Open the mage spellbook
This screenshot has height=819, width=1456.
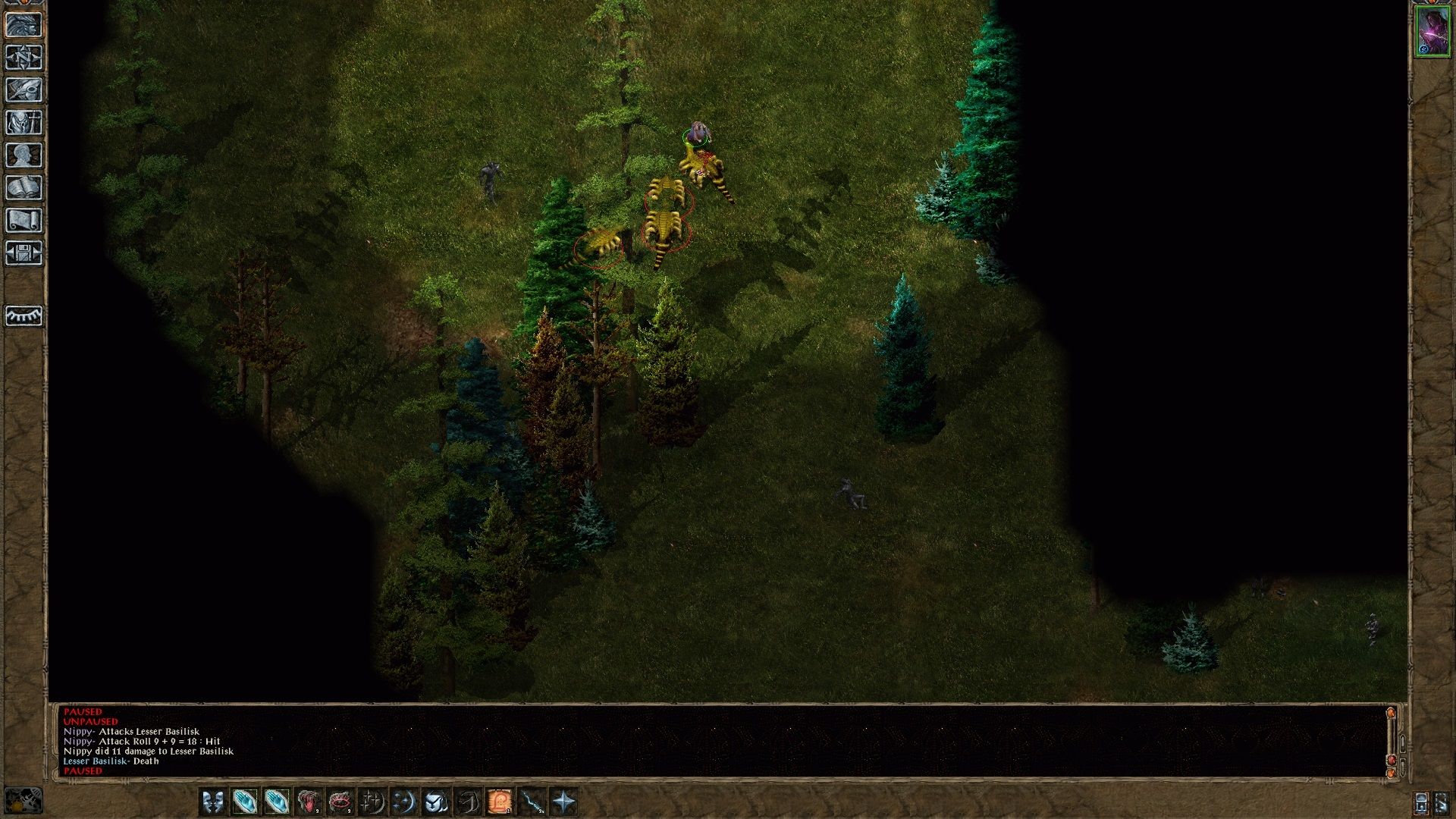[x=24, y=188]
